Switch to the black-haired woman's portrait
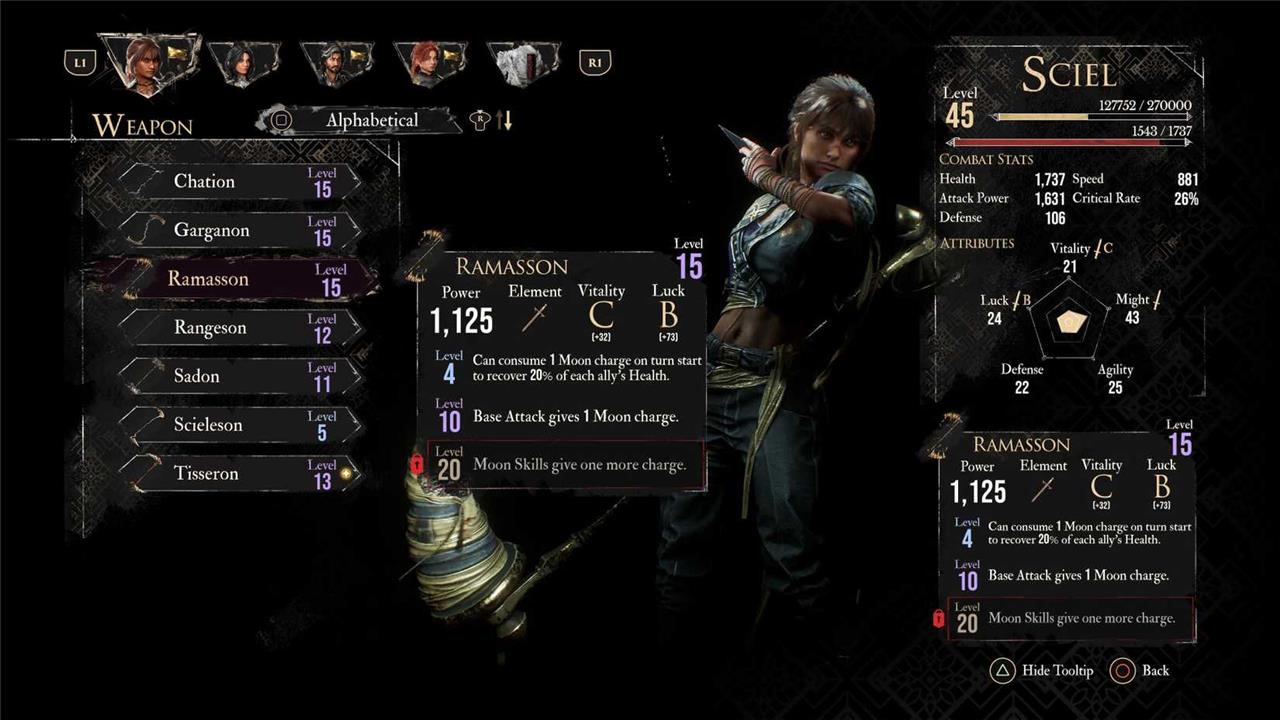 pos(243,63)
